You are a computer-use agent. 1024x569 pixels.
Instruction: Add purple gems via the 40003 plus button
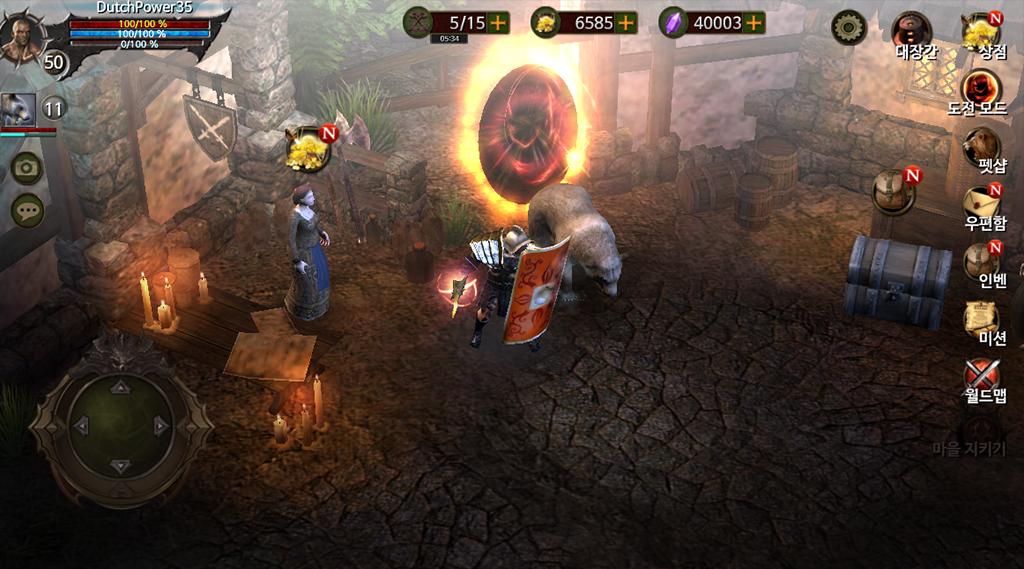pyautogui.click(x=754, y=22)
